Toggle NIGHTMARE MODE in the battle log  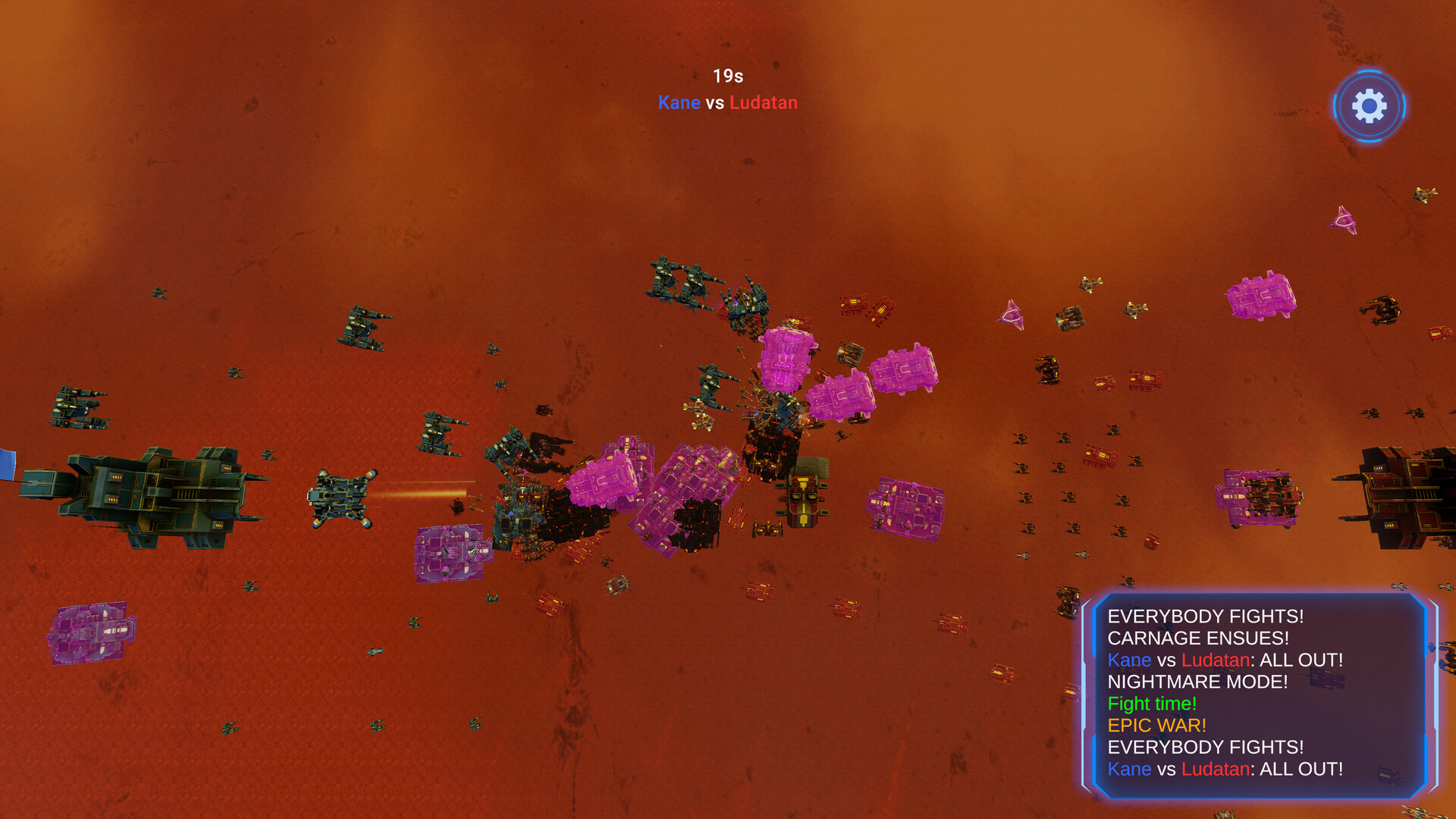coord(1197,682)
